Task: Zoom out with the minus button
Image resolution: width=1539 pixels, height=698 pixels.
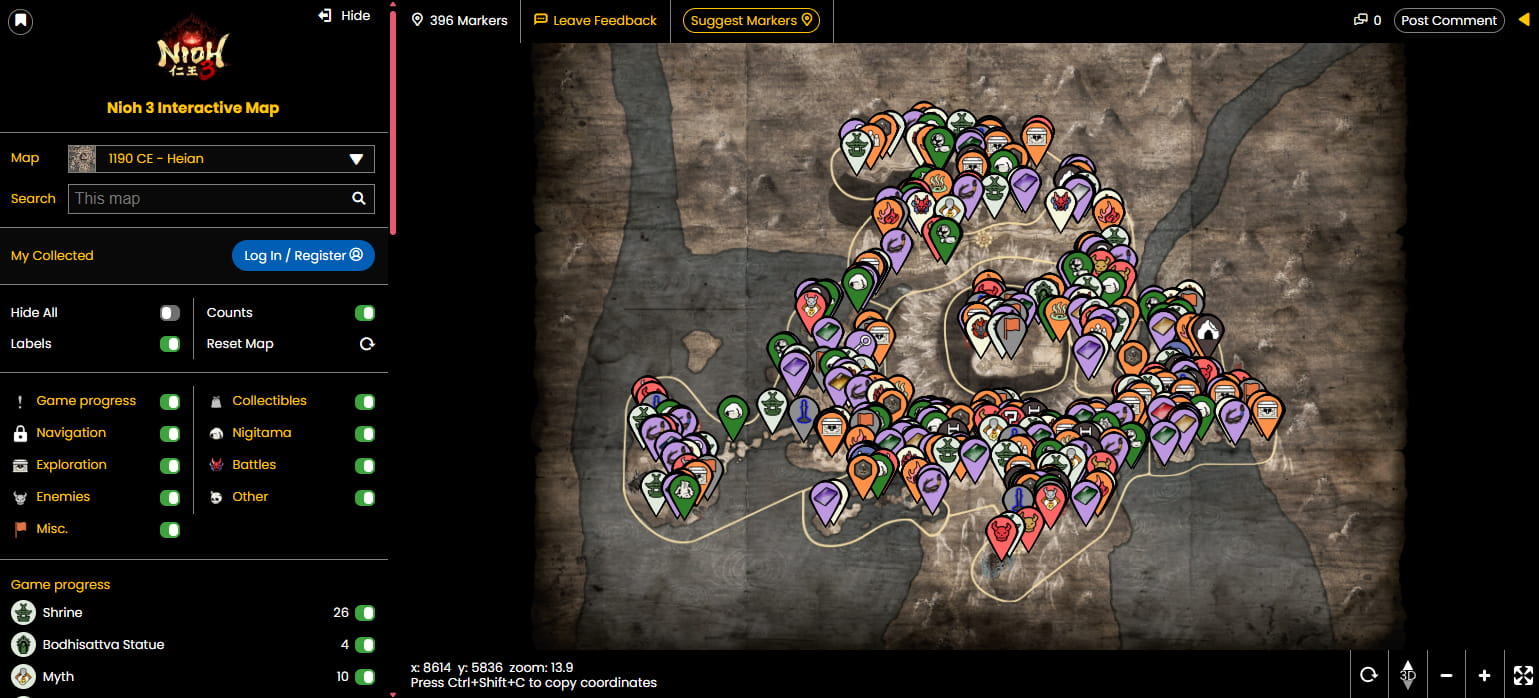Action: click(1446, 675)
